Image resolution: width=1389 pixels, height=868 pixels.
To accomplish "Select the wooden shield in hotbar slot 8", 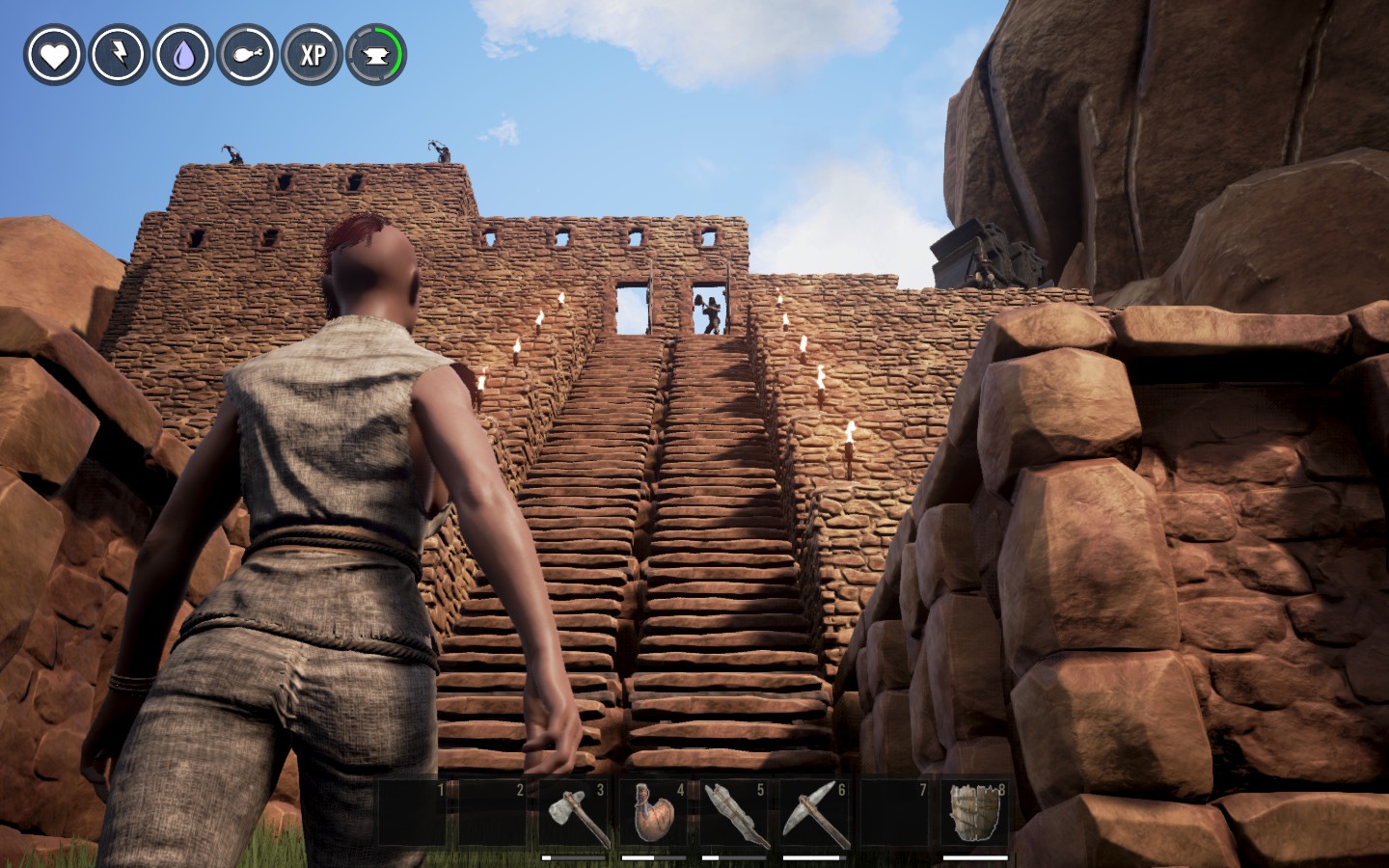I will [974, 813].
